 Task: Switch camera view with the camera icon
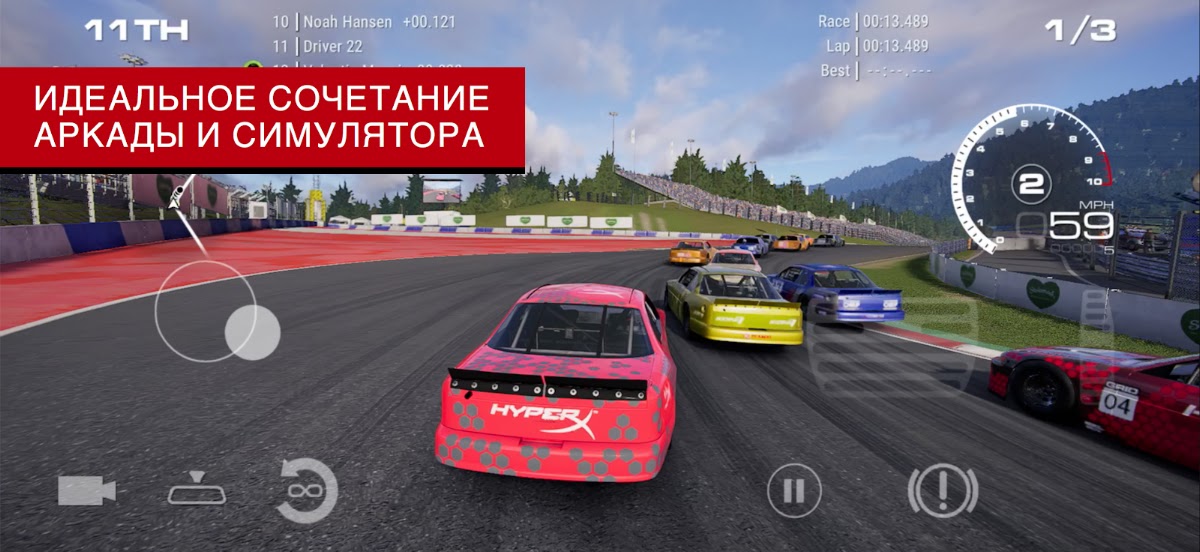(87, 490)
